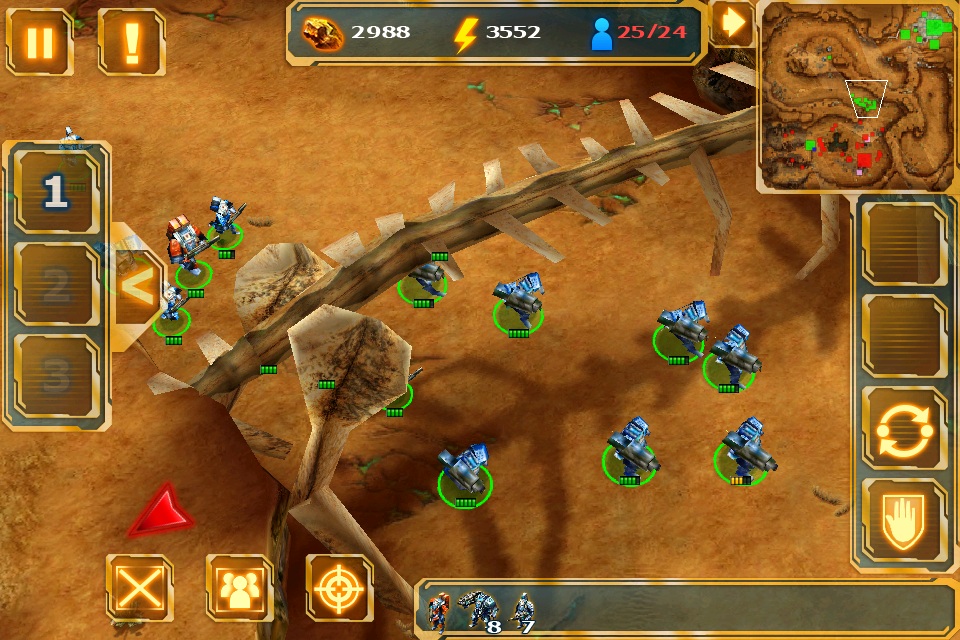Select control group 3
Image resolution: width=960 pixels, height=640 pixels.
click(57, 375)
